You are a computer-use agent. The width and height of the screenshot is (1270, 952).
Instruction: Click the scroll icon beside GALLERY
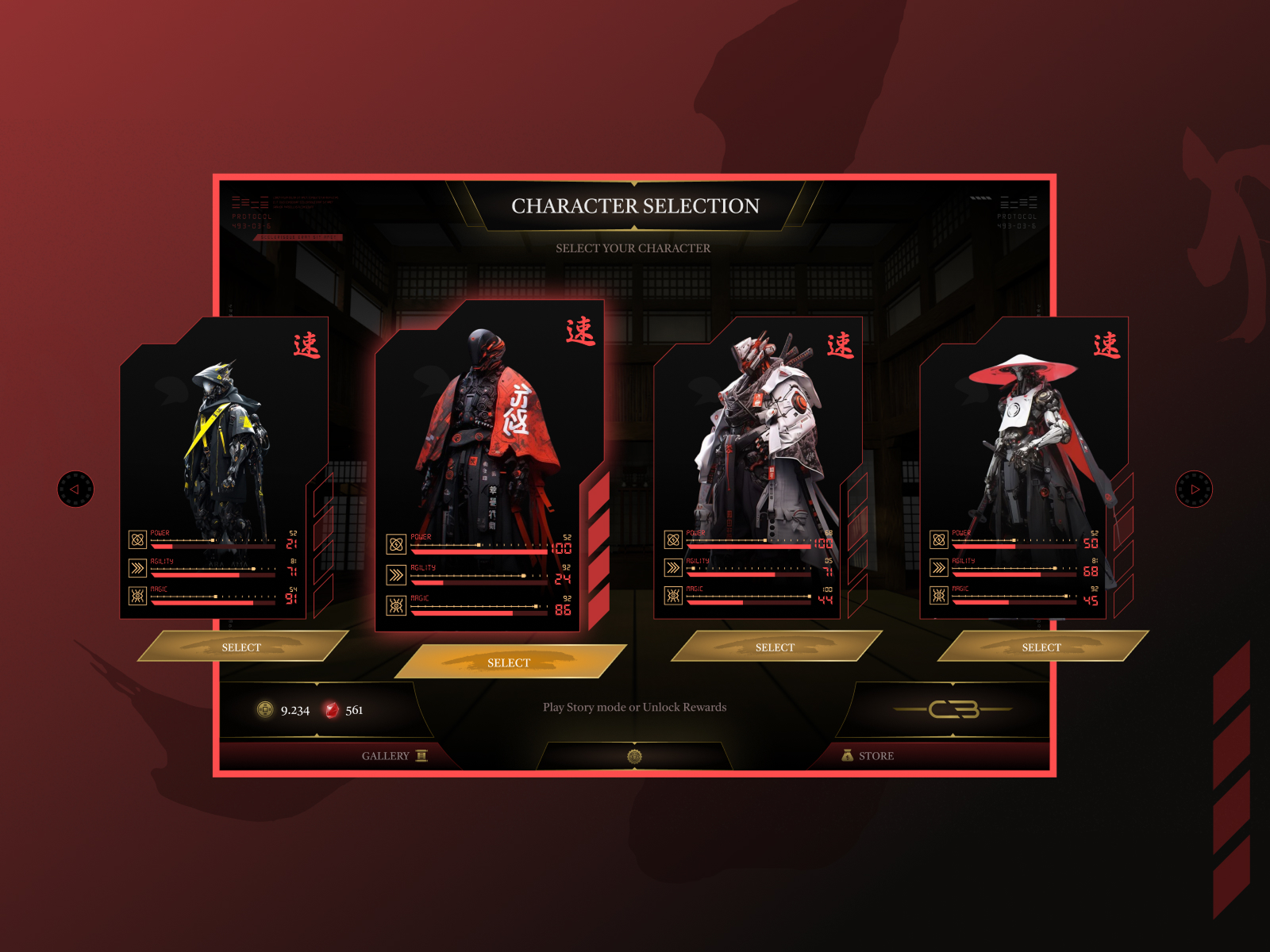421,756
